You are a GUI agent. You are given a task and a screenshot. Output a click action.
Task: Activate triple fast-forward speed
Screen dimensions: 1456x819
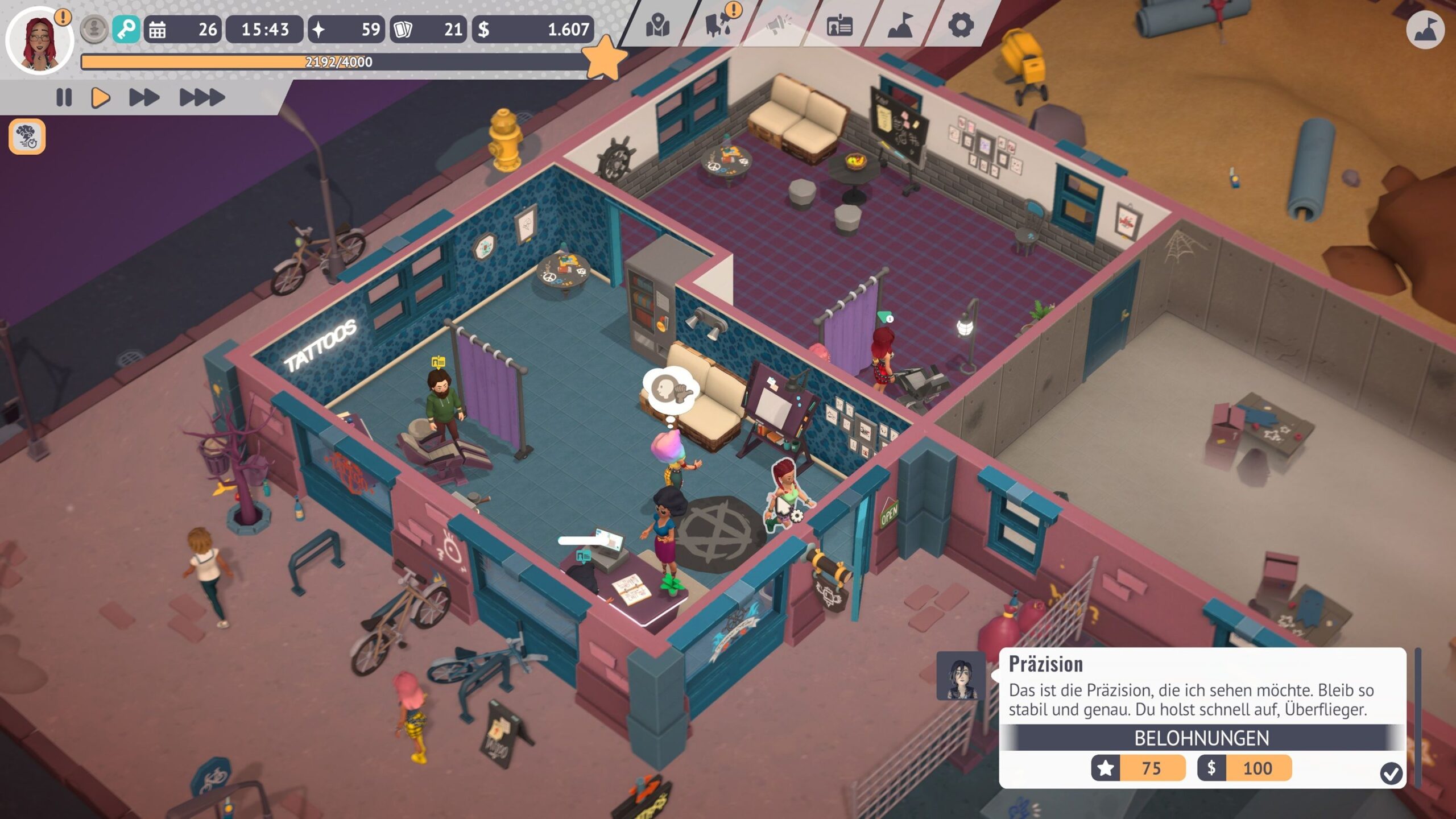[x=202, y=98]
